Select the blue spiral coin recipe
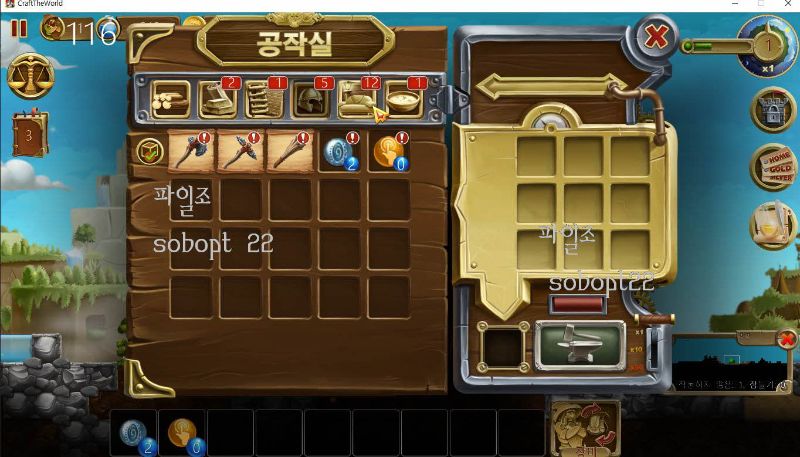The height and width of the screenshot is (457, 800). (x=339, y=150)
